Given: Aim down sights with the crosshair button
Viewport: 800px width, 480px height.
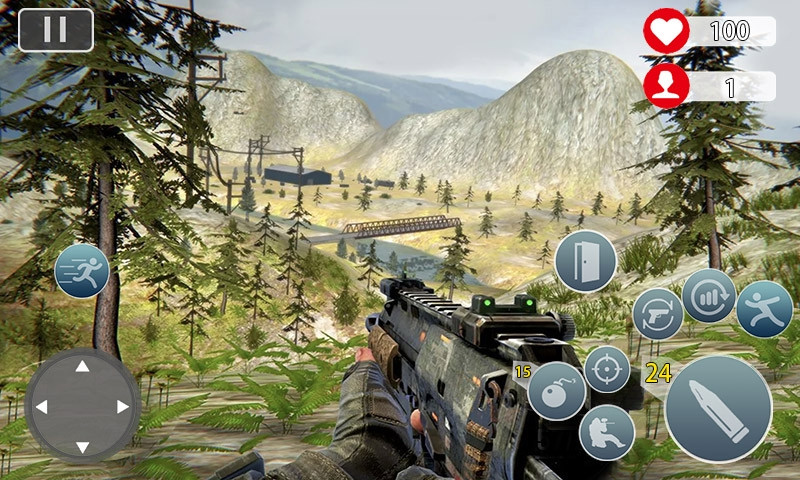Looking at the screenshot, I should tap(607, 369).
